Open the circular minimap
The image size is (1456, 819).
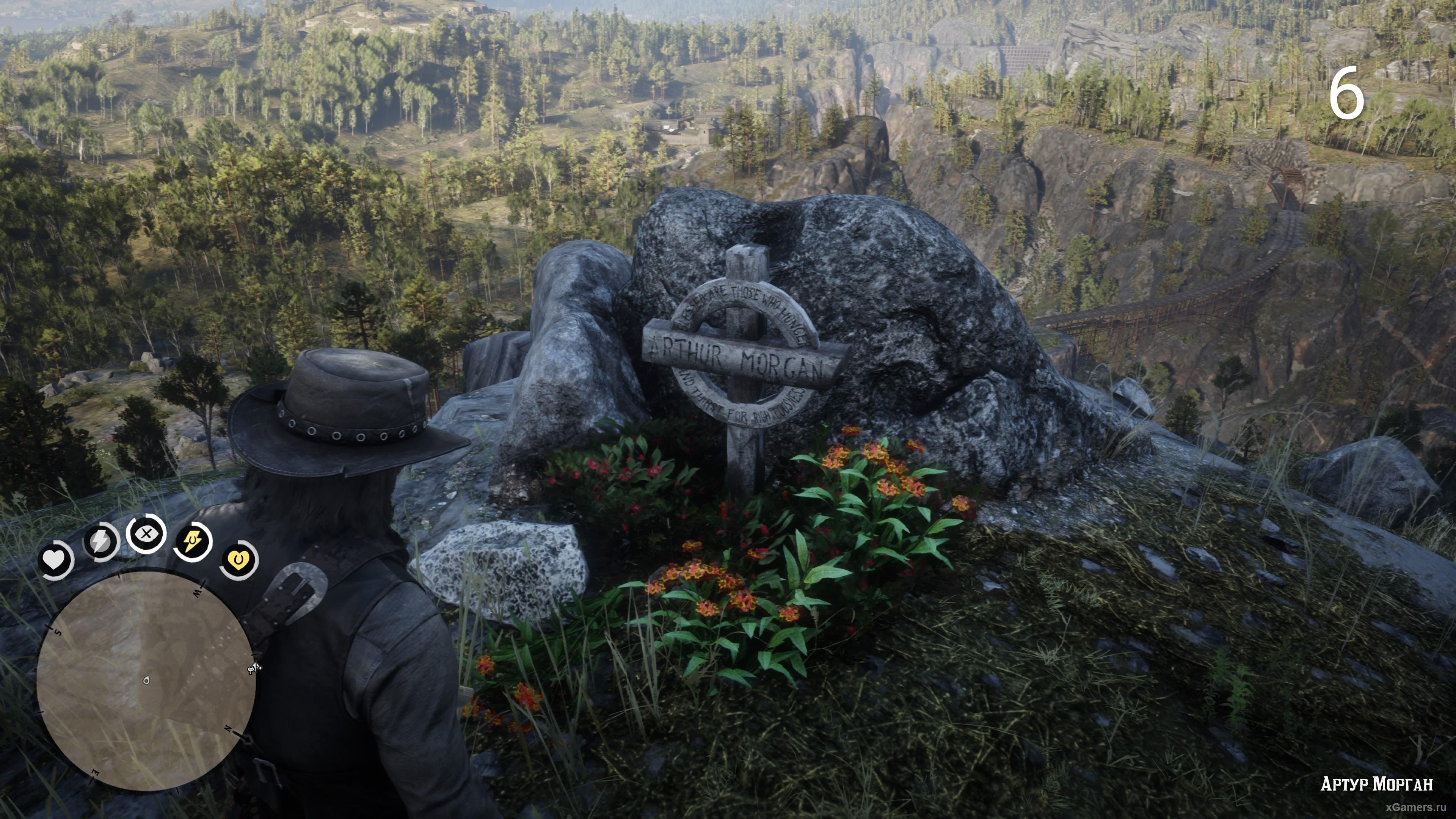point(145,681)
